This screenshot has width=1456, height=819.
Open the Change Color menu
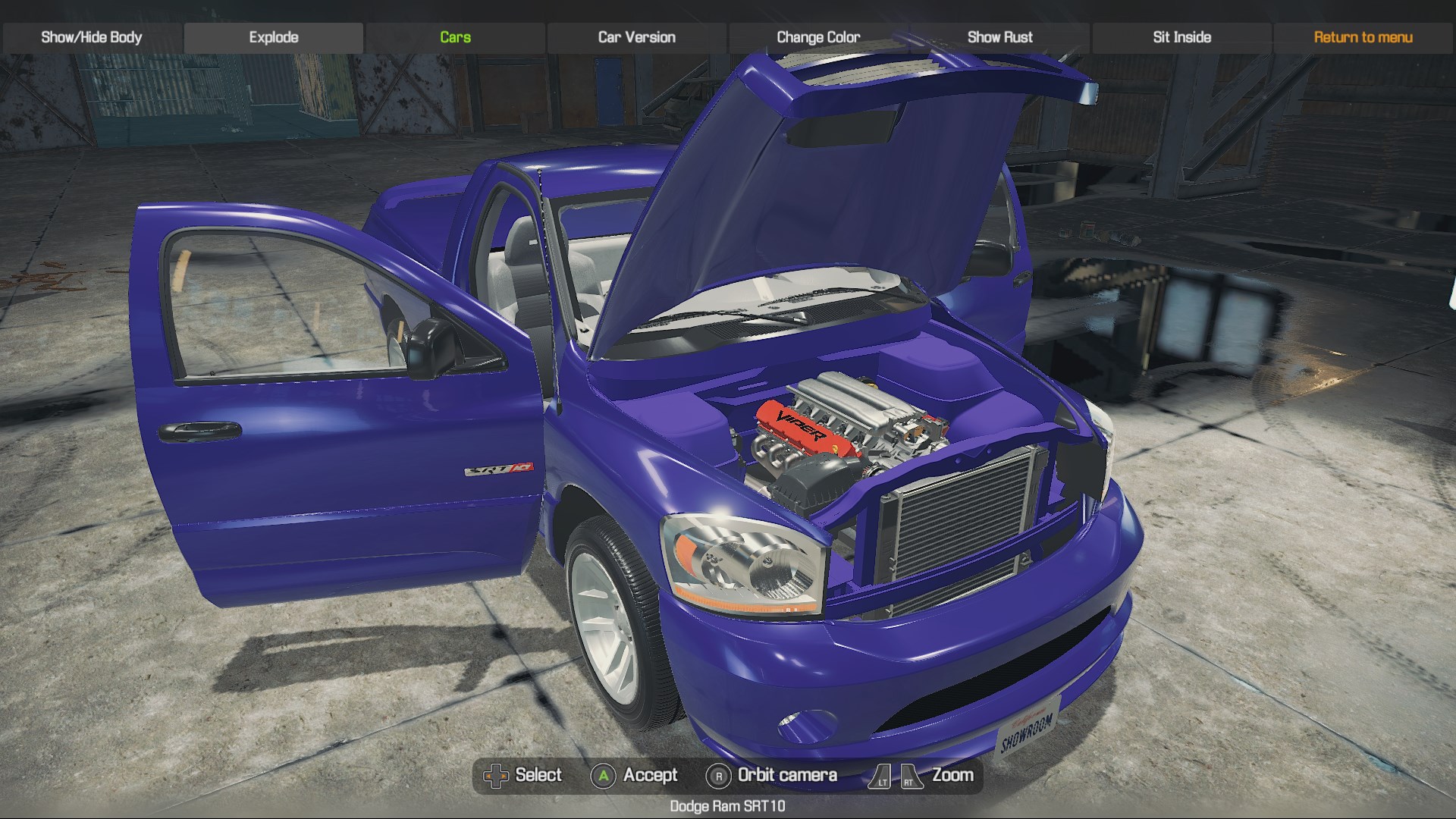click(x=817, y=37)
